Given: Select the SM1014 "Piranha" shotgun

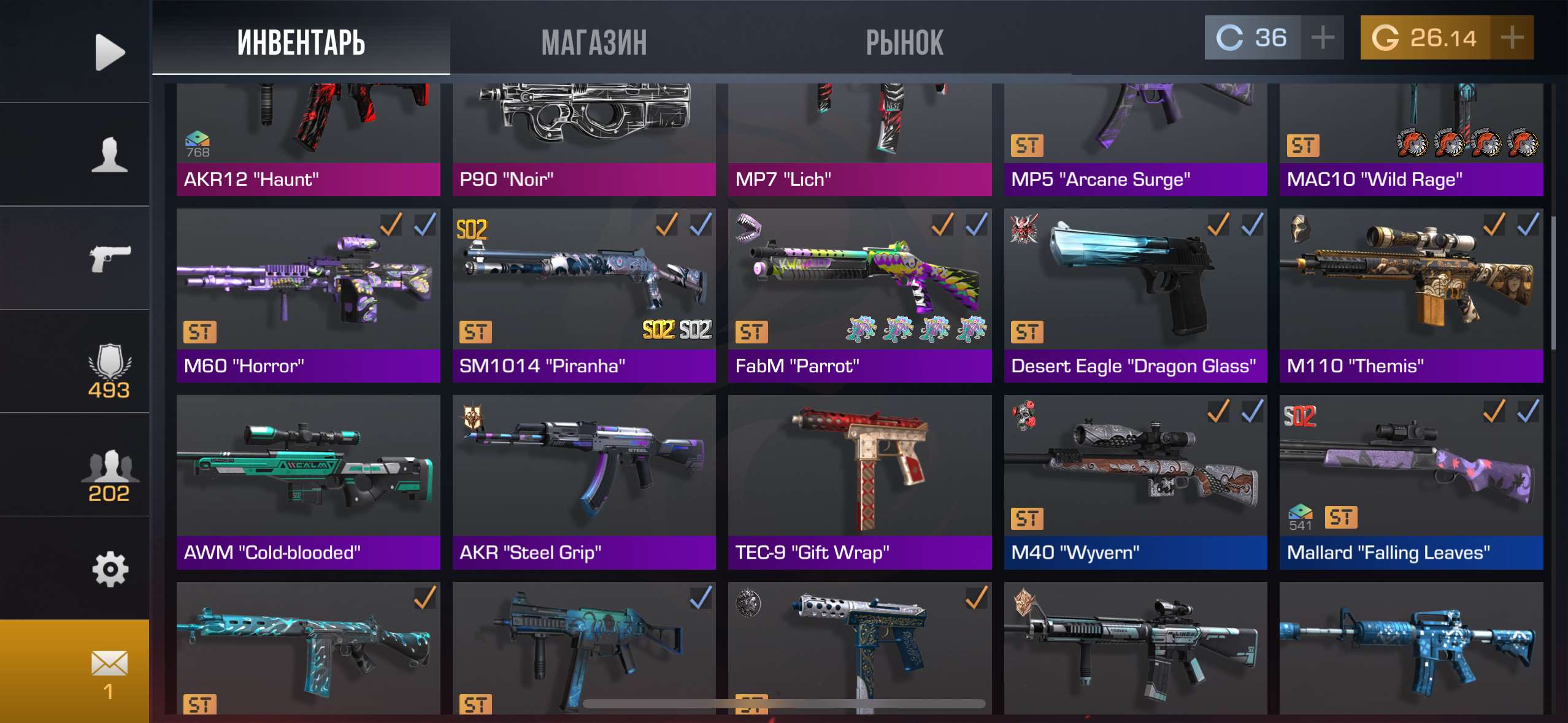Looking at the screenshot, I should 583,294.
